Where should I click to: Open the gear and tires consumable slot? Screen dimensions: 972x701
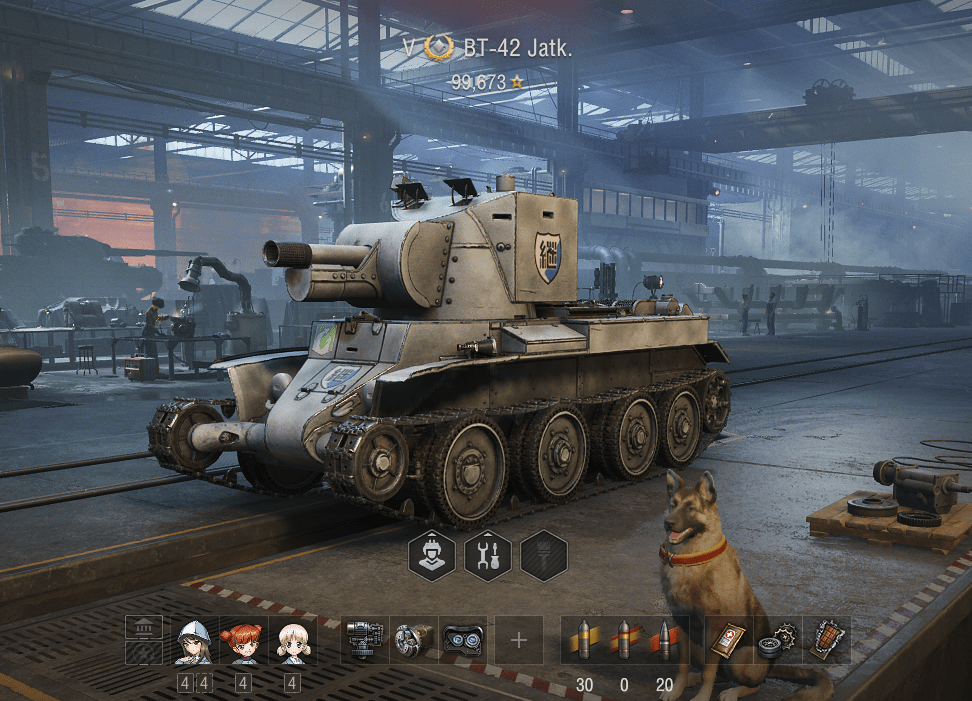[x=777, y=640]
